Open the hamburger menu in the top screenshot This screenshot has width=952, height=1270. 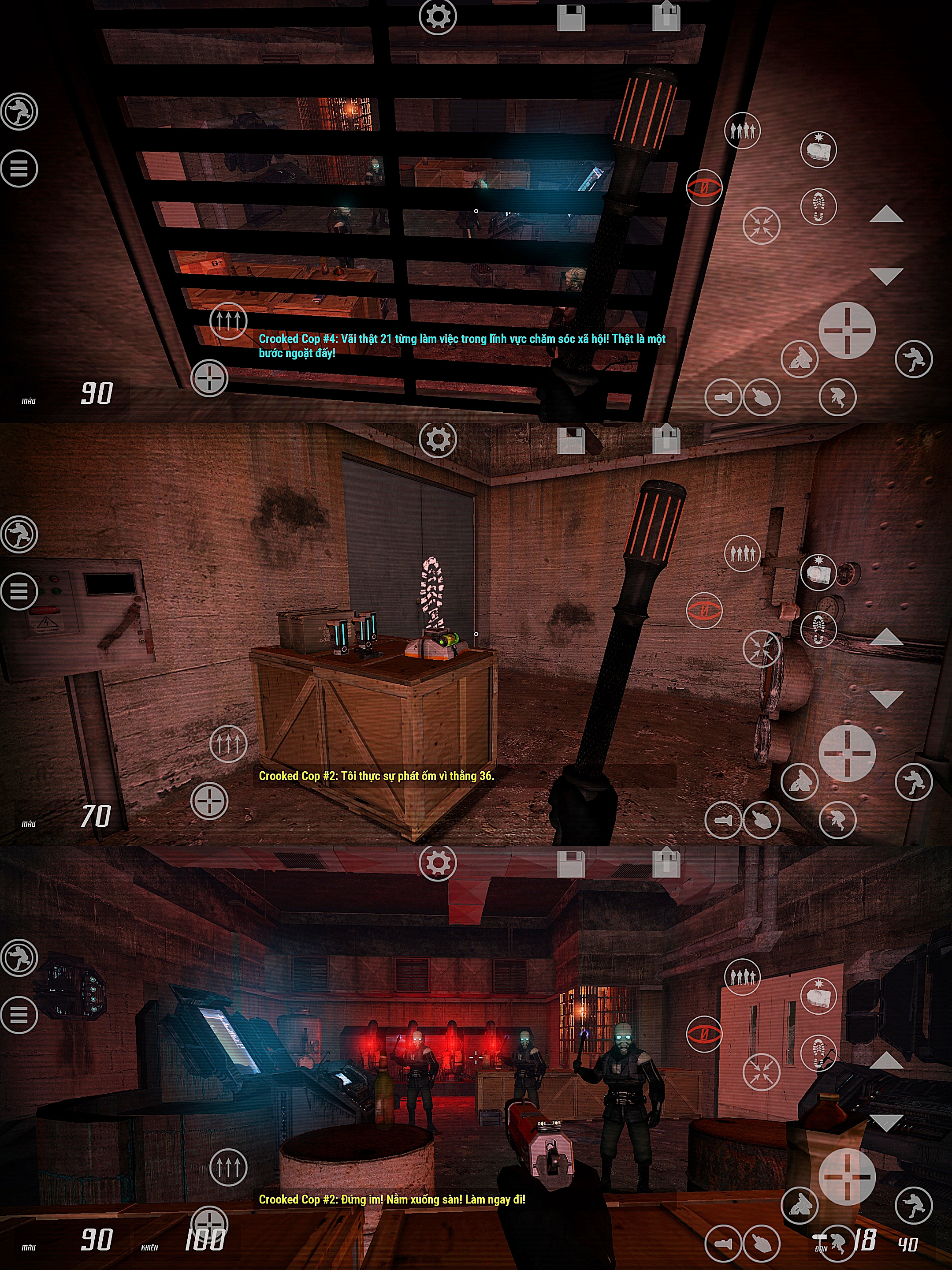click(19, 168)
